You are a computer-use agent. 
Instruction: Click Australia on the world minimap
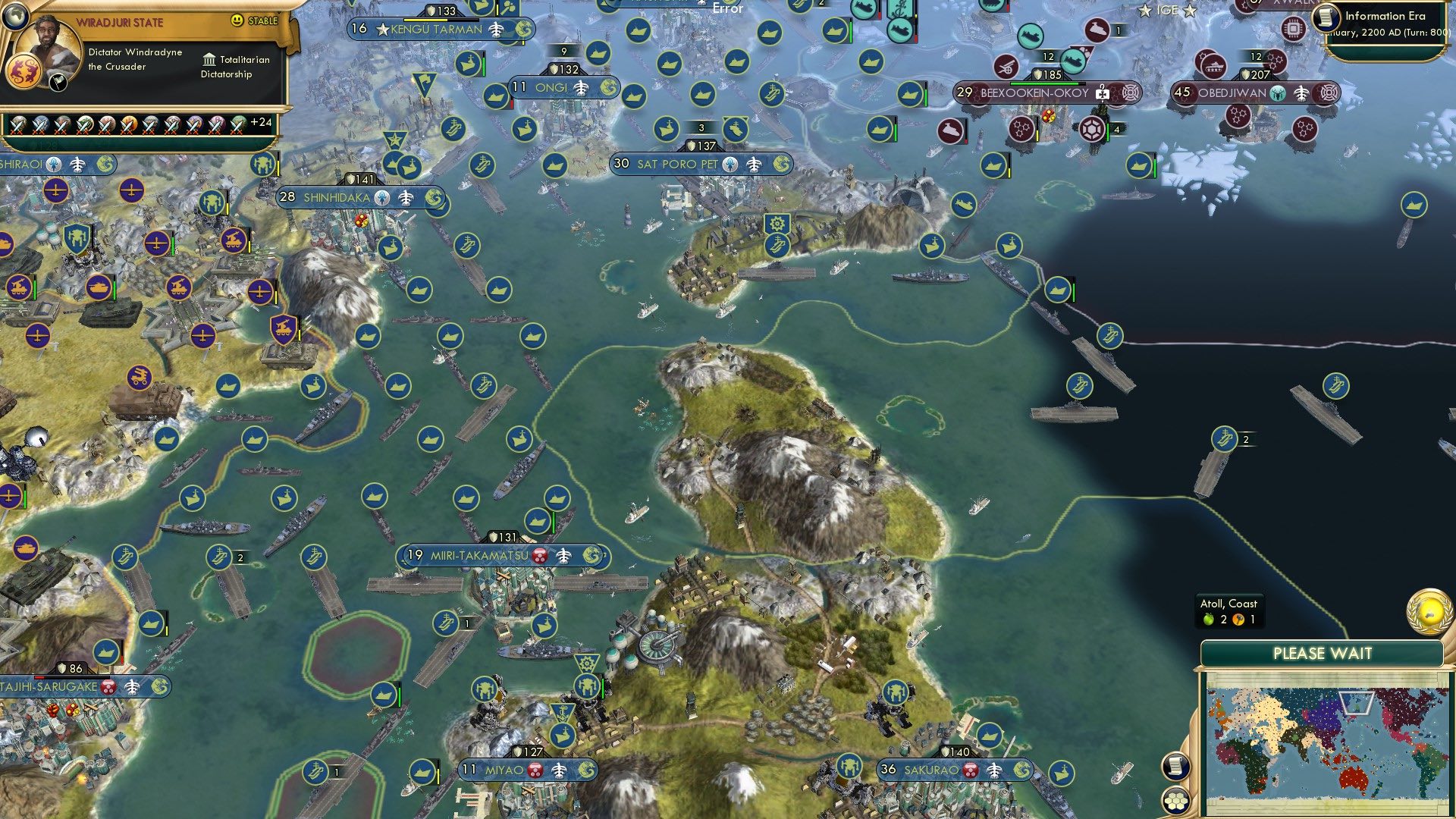(1352, 778)
